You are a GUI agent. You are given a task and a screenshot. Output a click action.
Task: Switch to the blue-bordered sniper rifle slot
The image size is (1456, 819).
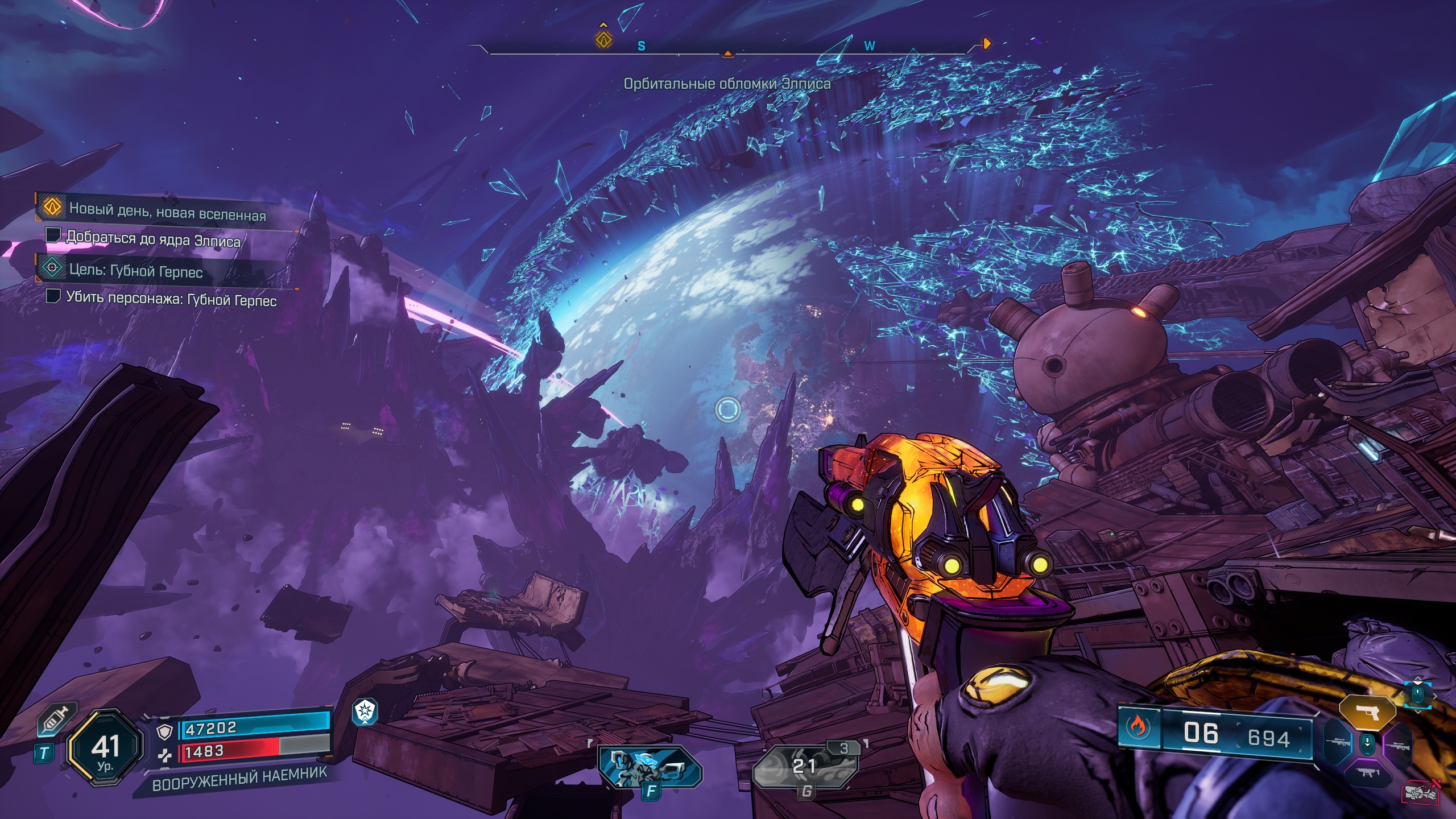click(x=1338, y=742)
